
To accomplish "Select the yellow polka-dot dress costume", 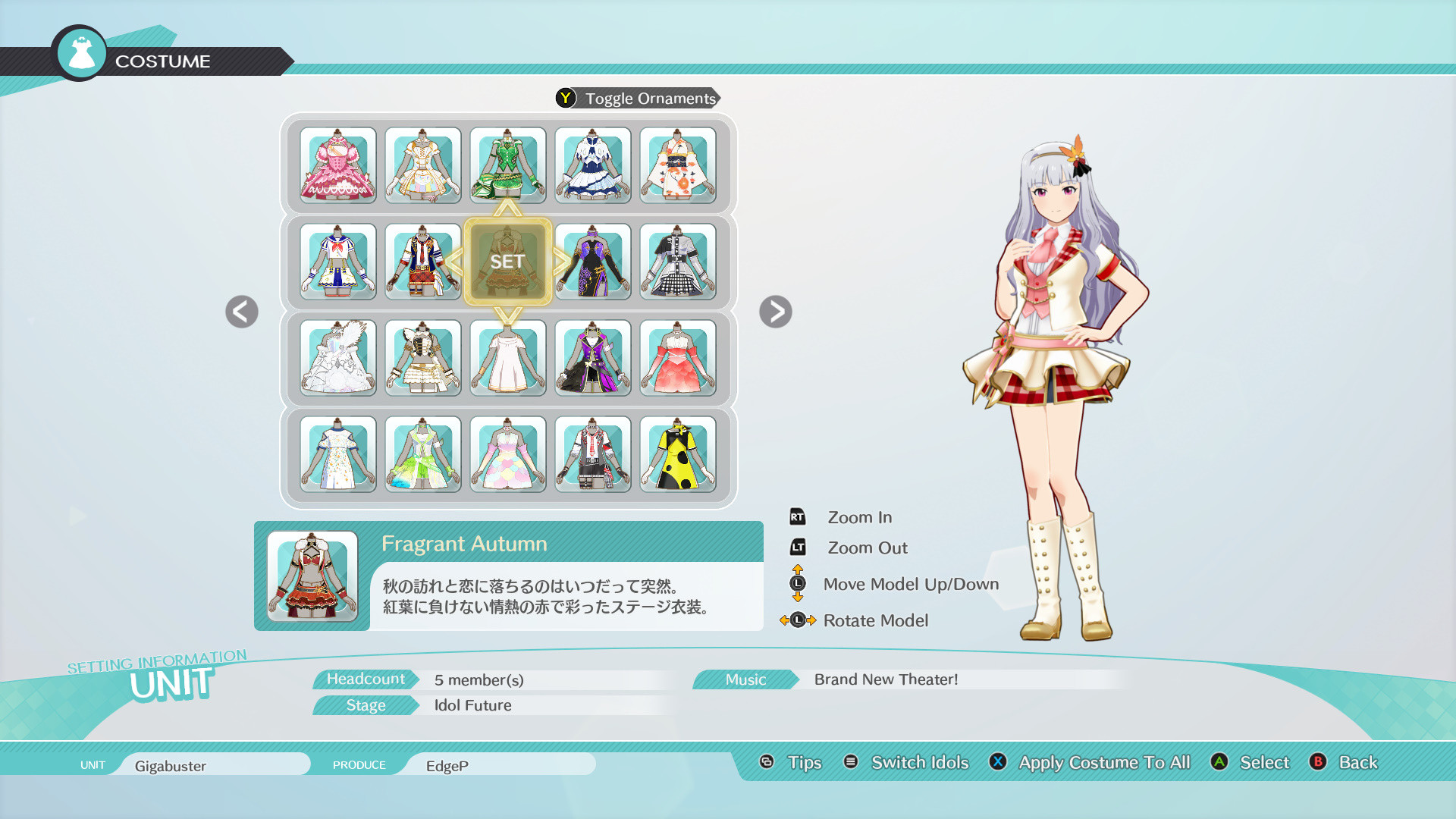I will click(678, 454).
